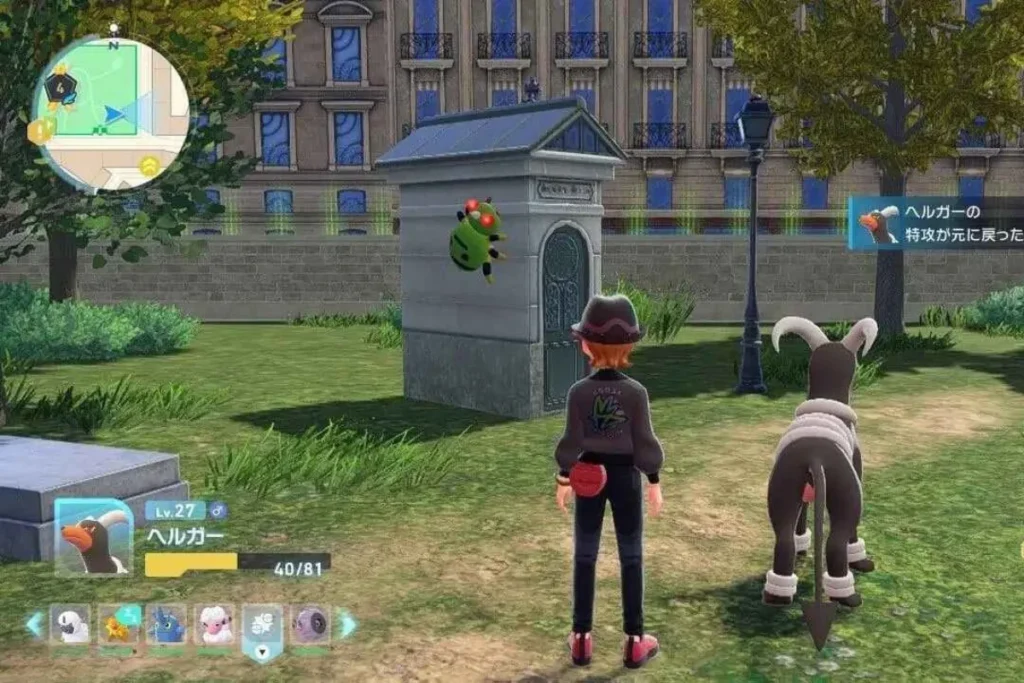Choose the purple round Pokémon party slot
The width and height of the screenshot is (1024, 683).
pyautogui.click(x=311, y=625)
